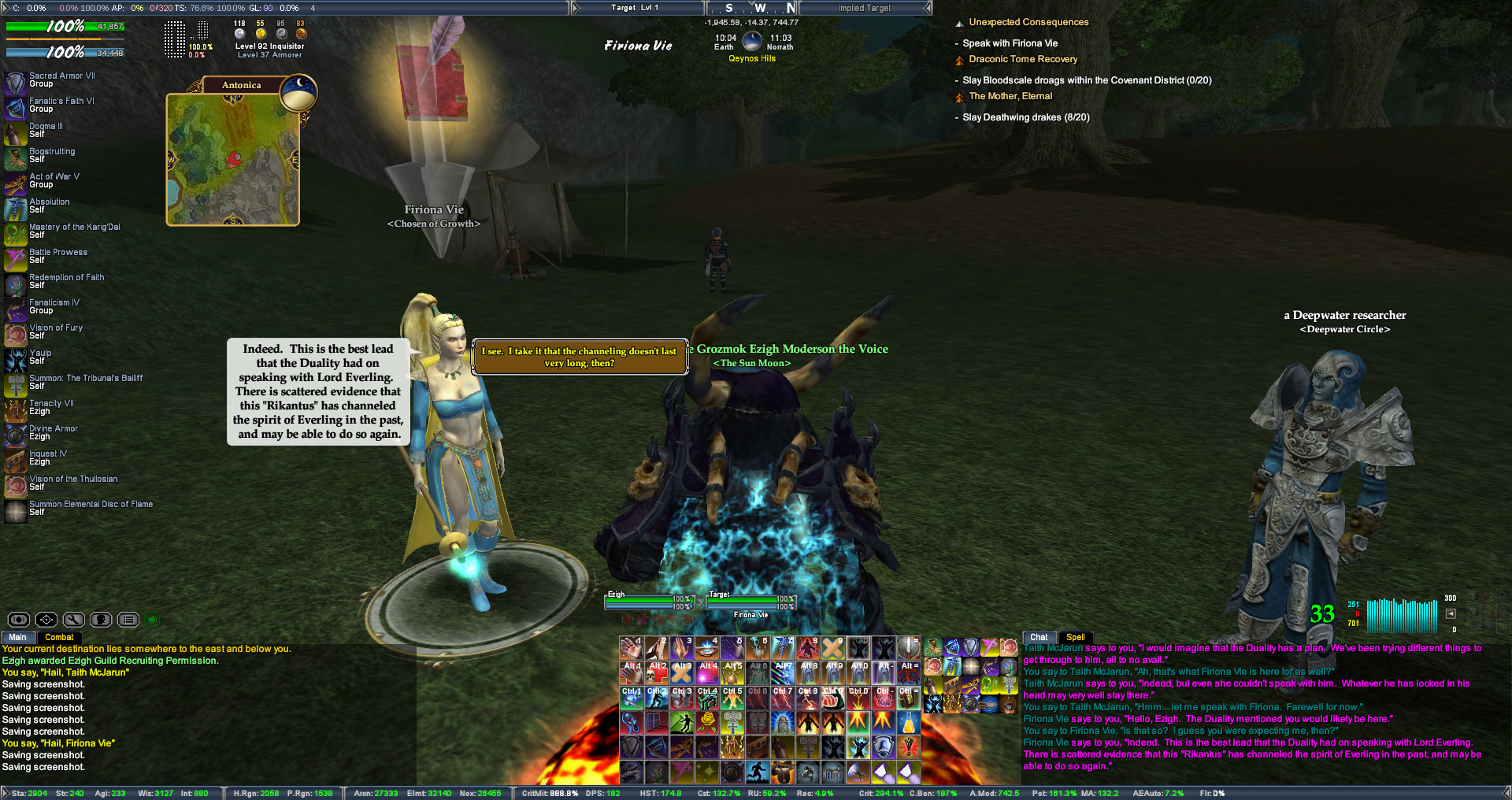Click the wrench options button

[74, 620]
